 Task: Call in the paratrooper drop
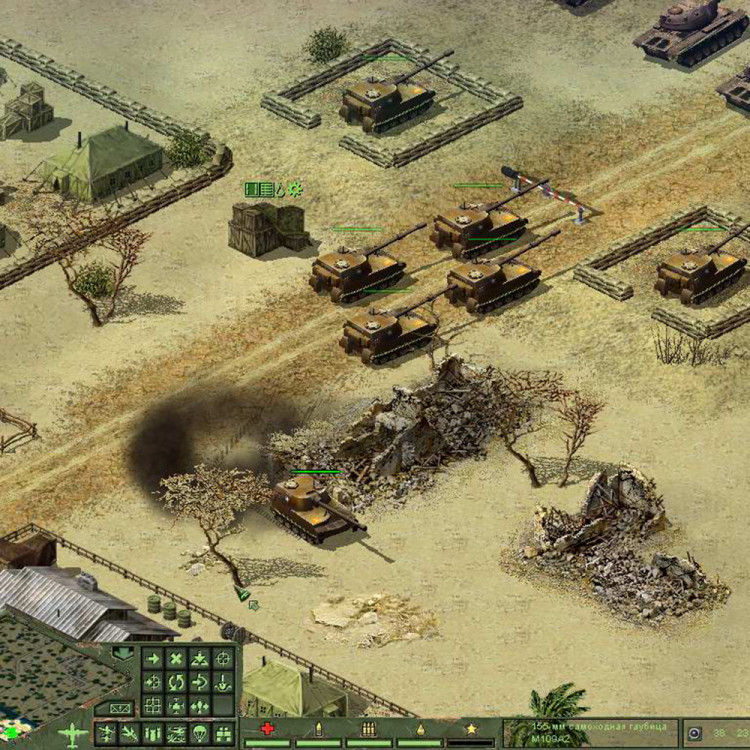click(199, 734)
